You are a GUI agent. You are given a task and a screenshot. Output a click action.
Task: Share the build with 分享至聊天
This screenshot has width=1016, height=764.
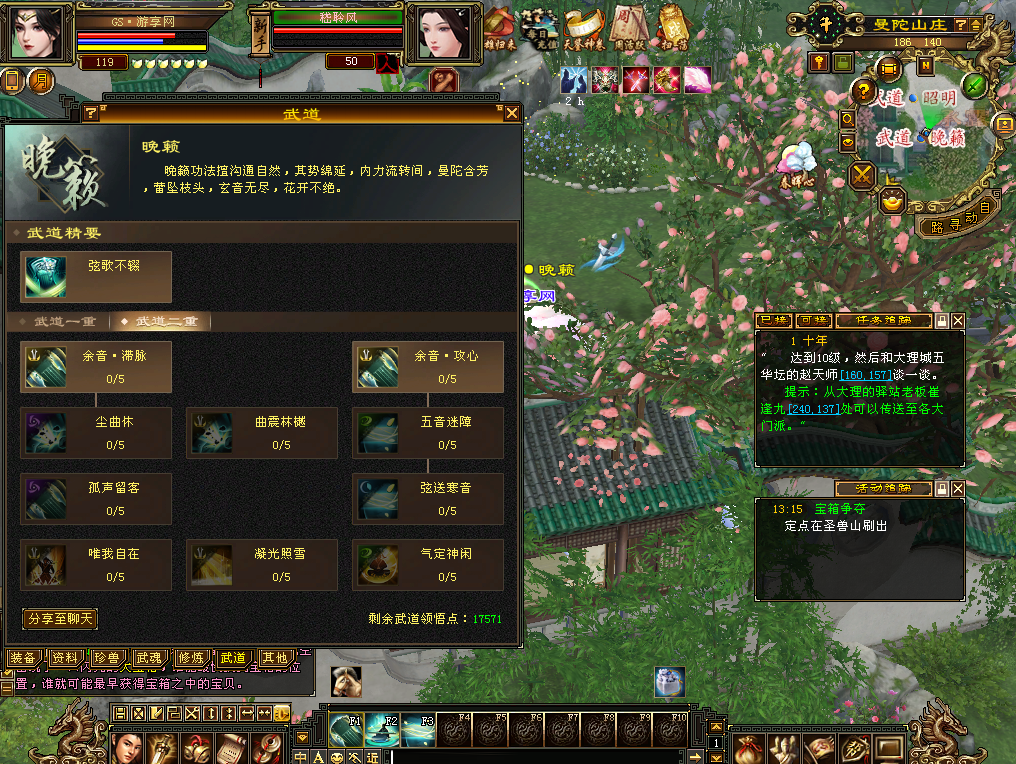pyautogui.click(x=60, y=619)
